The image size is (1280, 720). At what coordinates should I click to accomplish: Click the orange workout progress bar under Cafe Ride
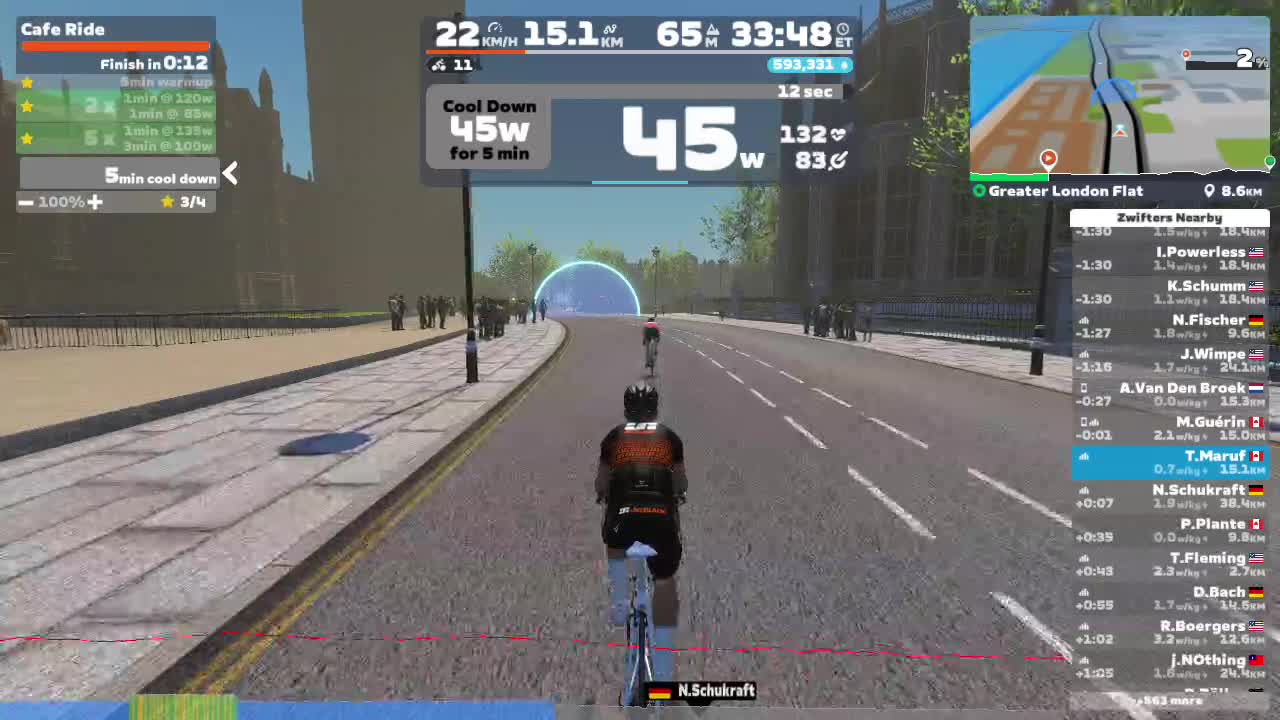coord(115,44)
